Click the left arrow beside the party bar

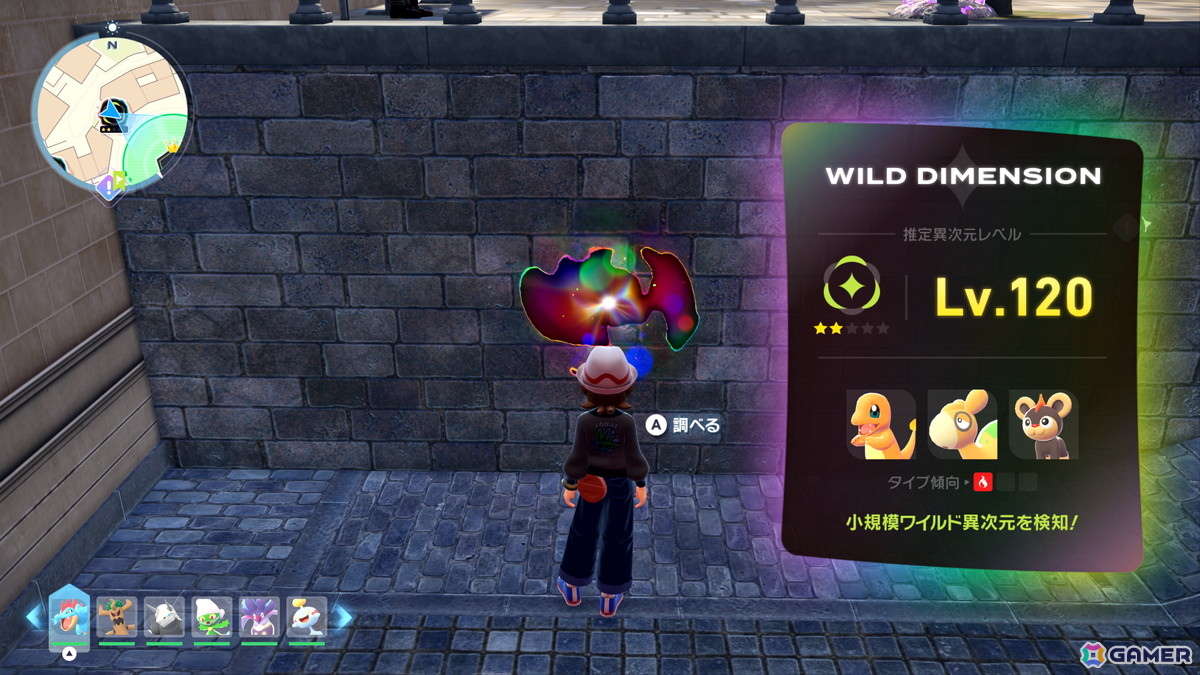click(x=34, y=618)
